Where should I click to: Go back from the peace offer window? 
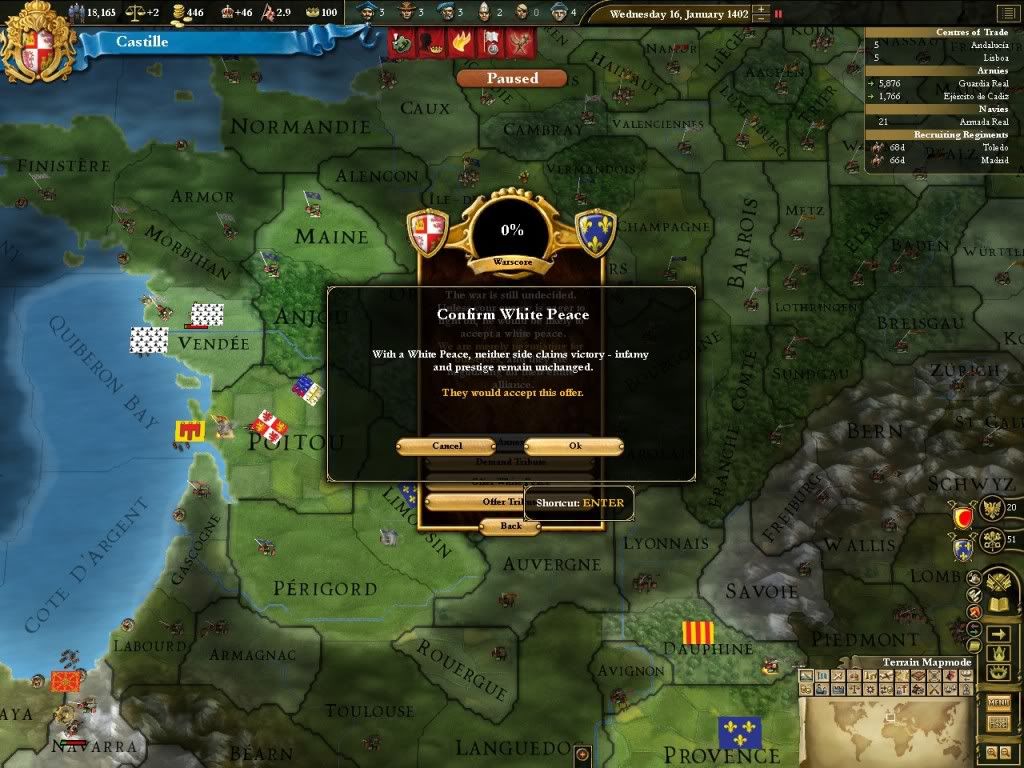click(511, 526)
